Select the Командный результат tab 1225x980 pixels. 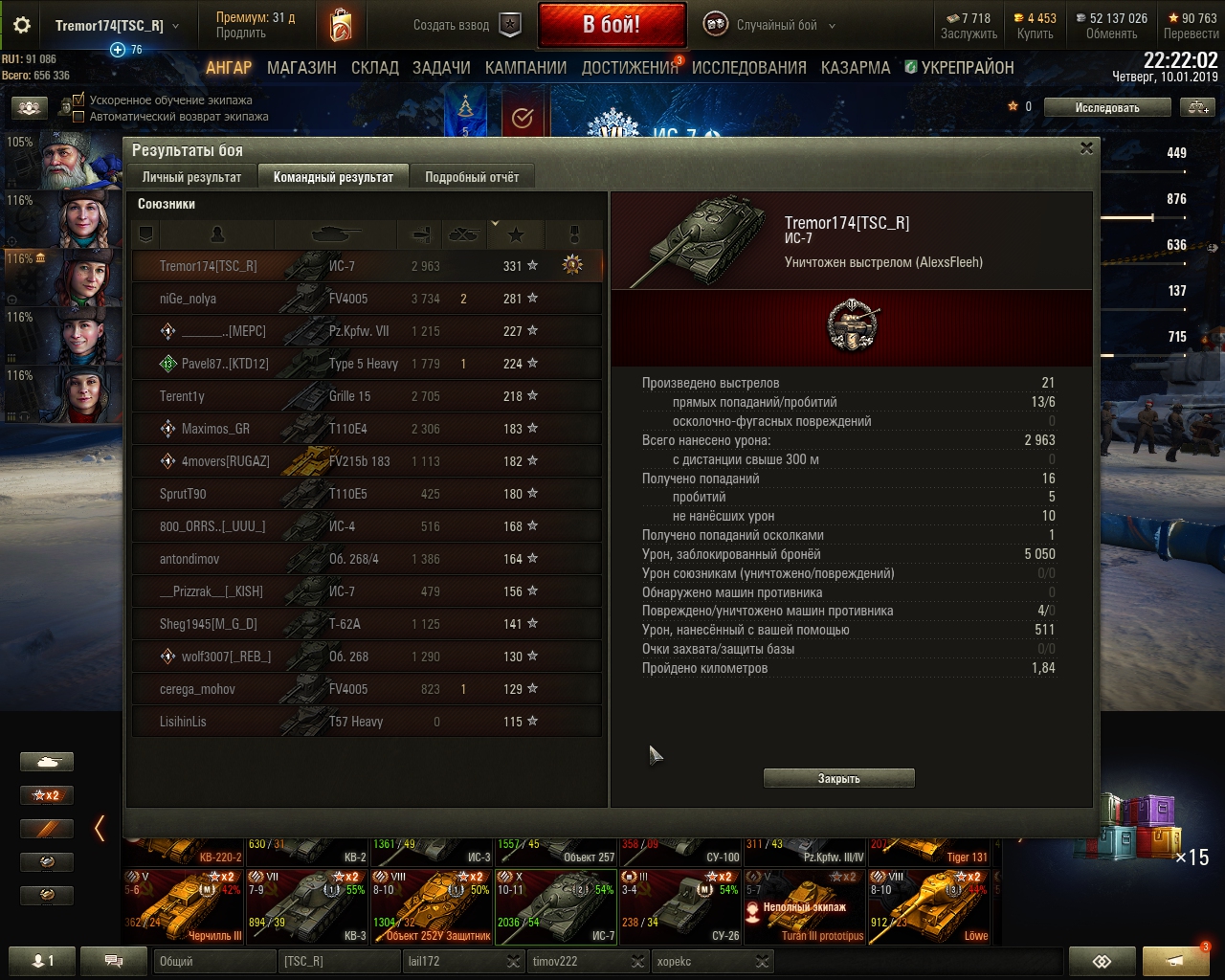pyautogui.click(x=333, y=177)
